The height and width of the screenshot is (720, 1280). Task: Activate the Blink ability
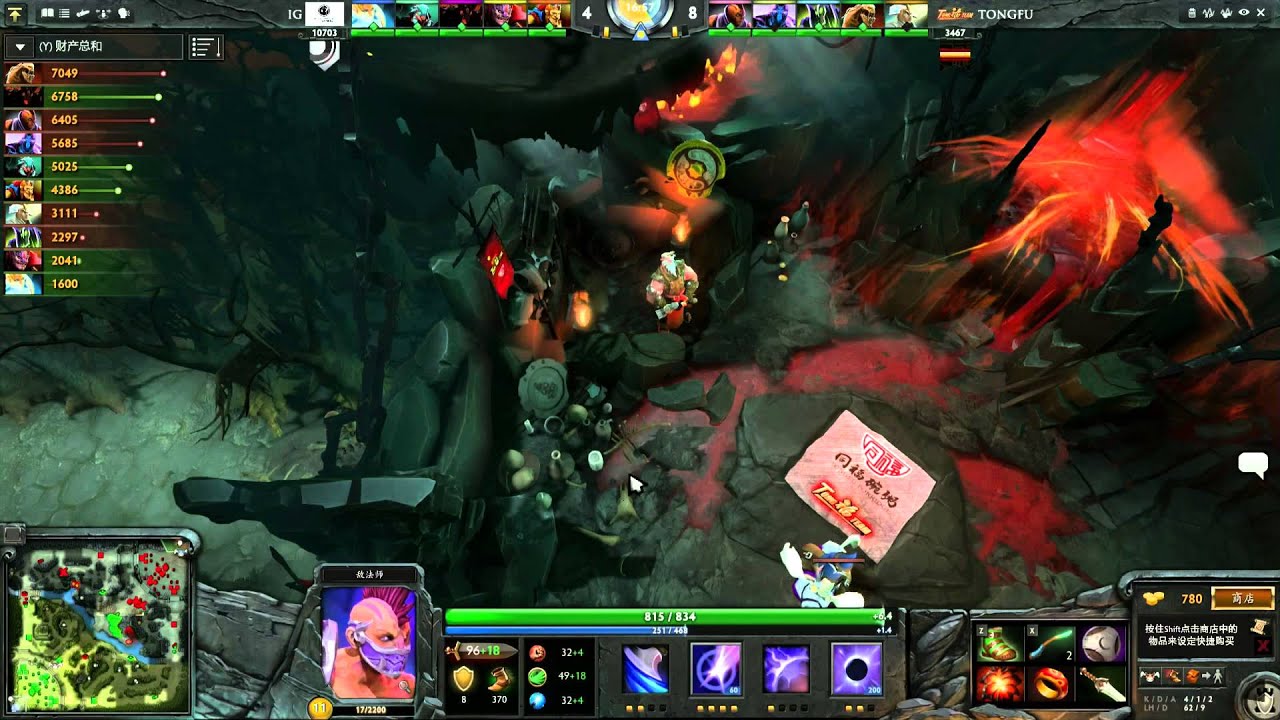716,668
